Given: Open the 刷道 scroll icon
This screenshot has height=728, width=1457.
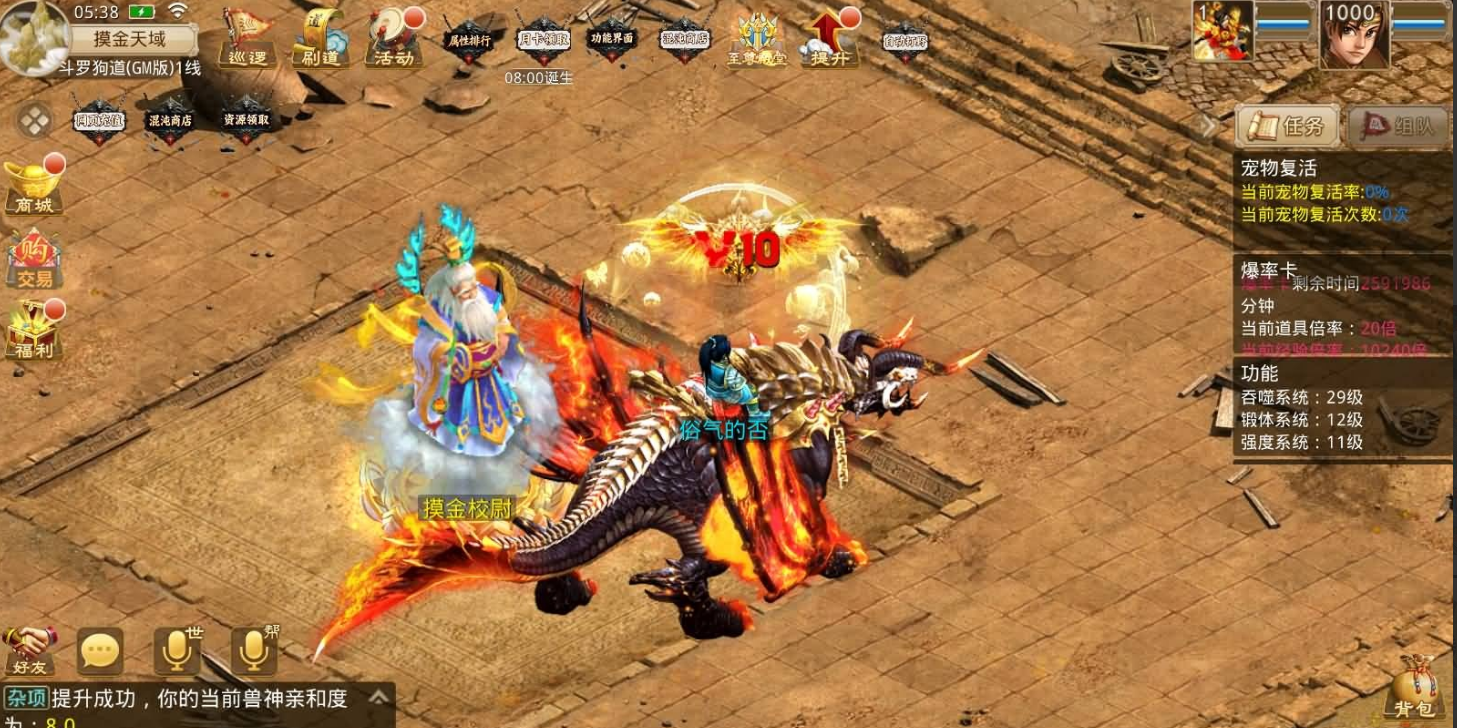Looking at the screenshot, I should click(x=319, y=38).
